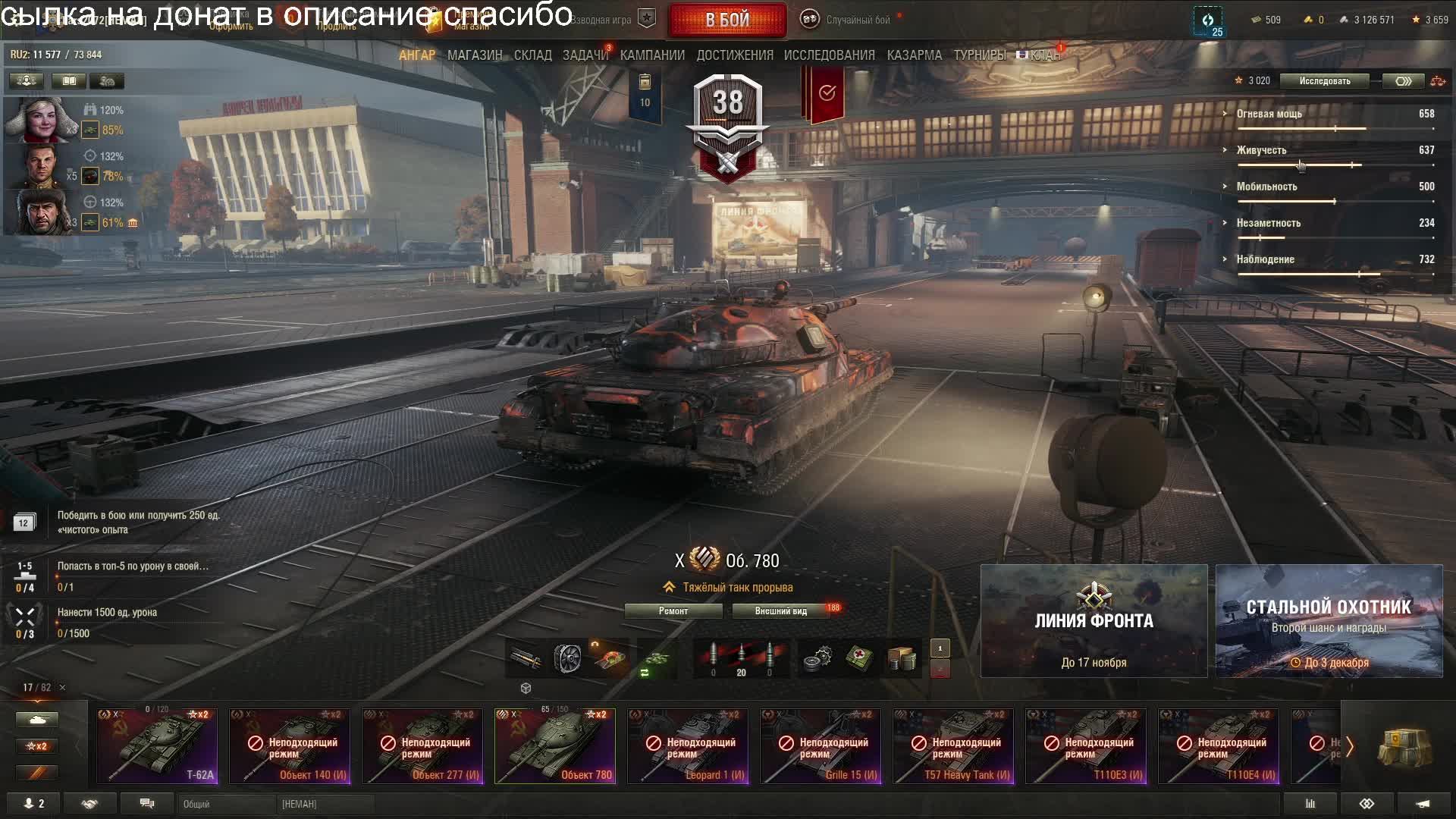
Task: Open Внешний вид customization
Action: tap(780, 611)
